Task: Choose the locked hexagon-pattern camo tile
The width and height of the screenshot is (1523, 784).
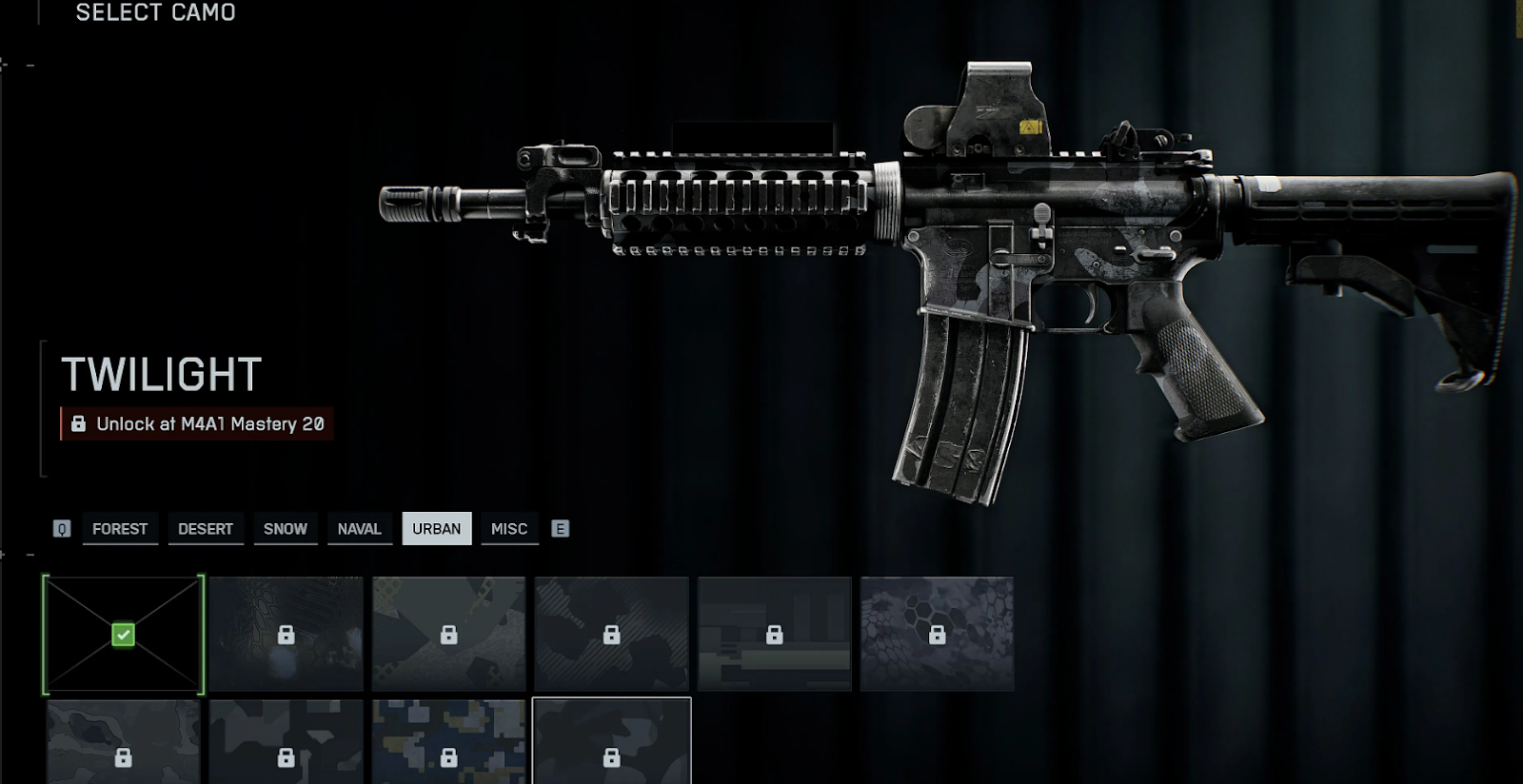Action: tap(937, 634)
